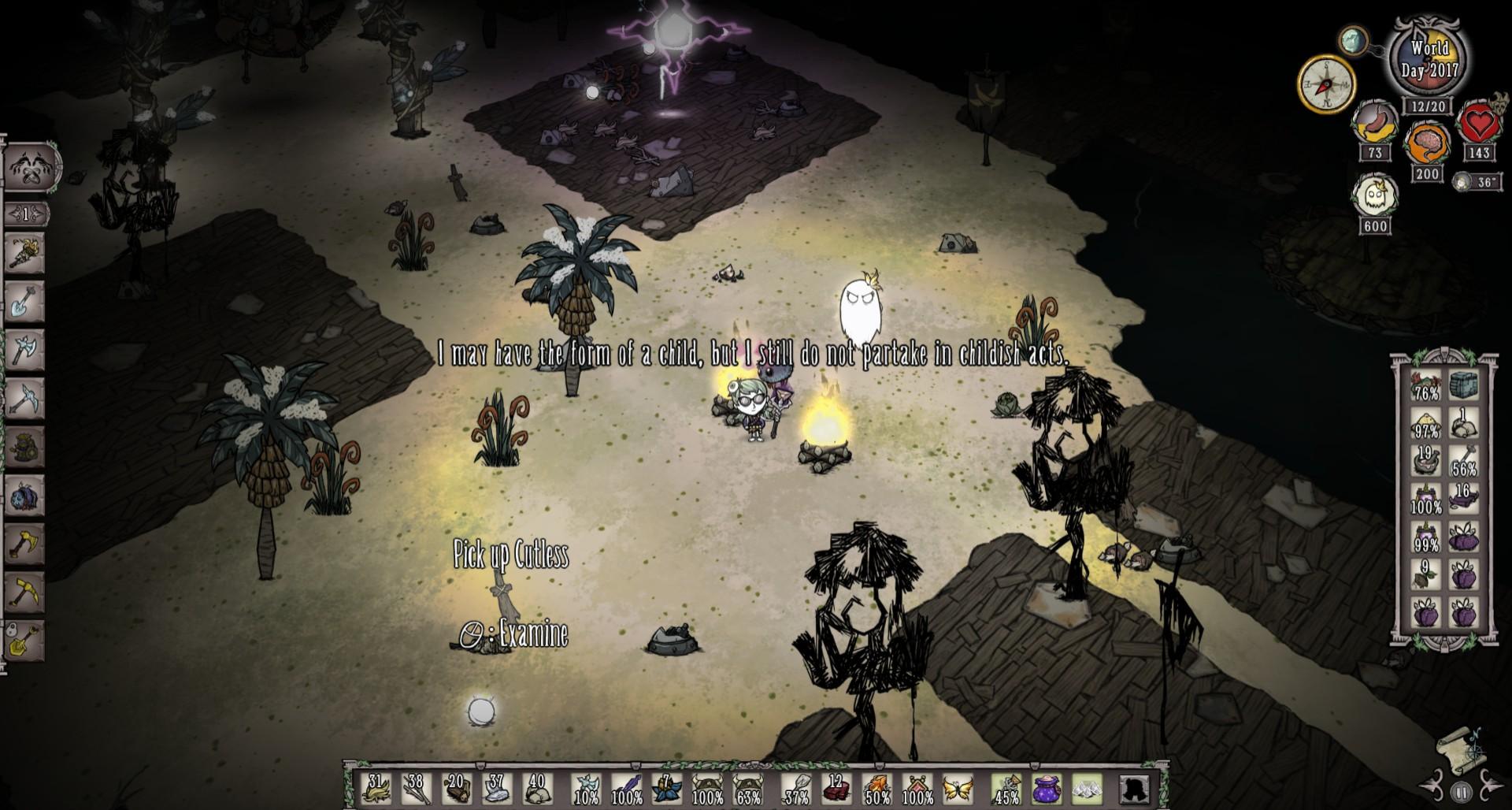This screenshot has width=1512, height=810.
Task: Select the cut stone block in backpack
Action: tap(1463, 386)
